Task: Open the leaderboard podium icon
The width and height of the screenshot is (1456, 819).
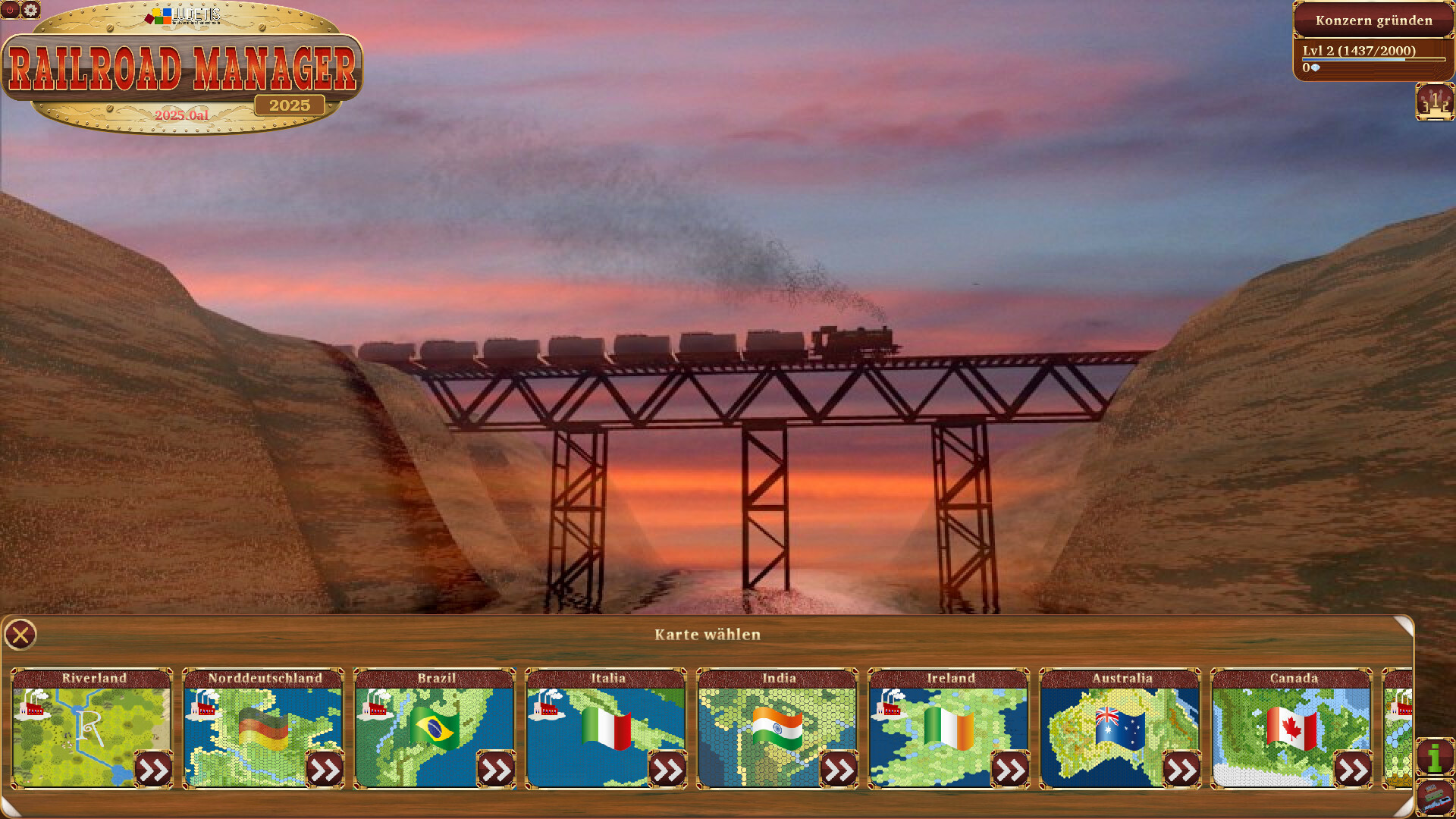Action: point(1434,102)
